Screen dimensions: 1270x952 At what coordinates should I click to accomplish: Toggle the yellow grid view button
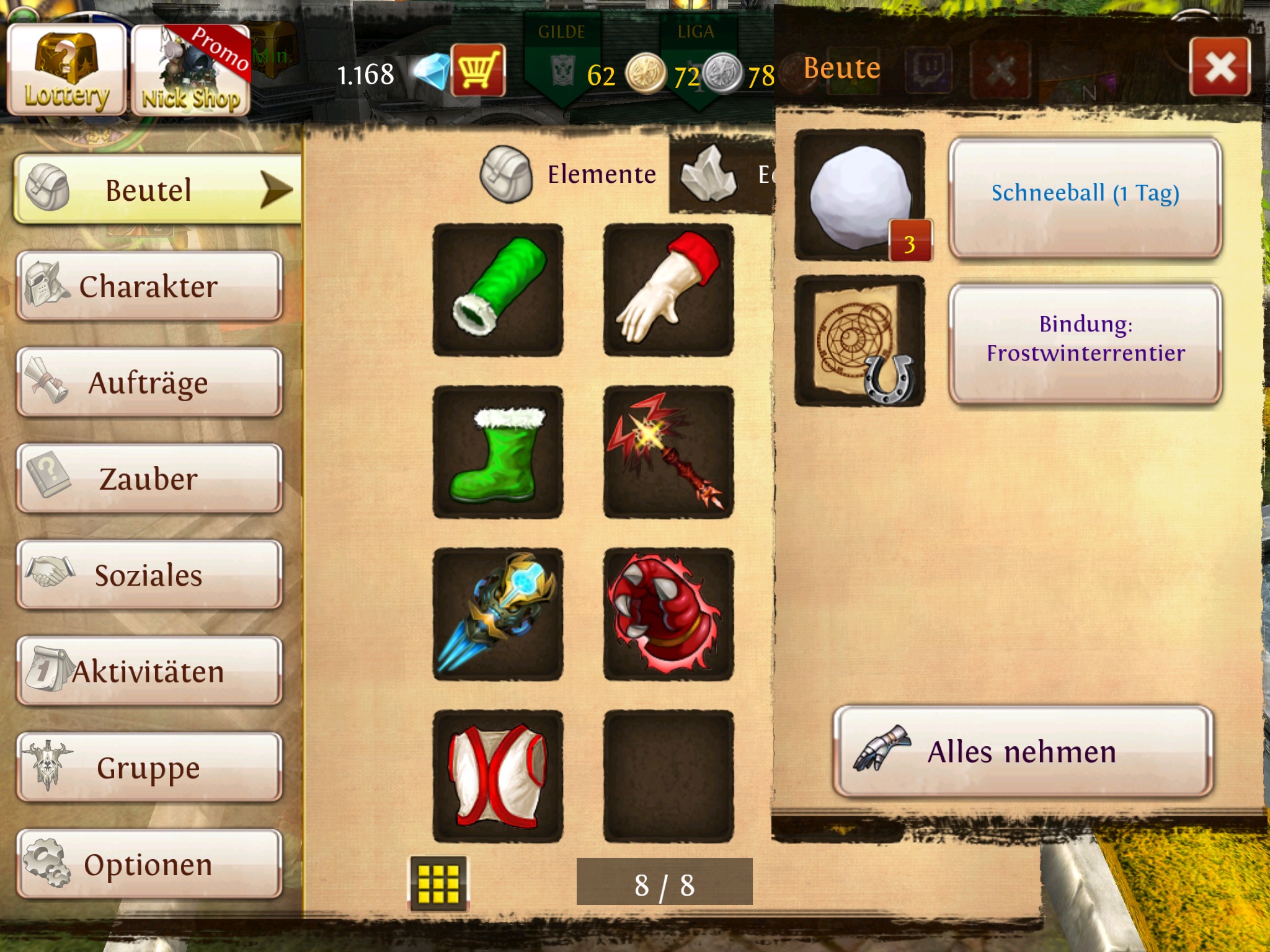coord(438,883)
